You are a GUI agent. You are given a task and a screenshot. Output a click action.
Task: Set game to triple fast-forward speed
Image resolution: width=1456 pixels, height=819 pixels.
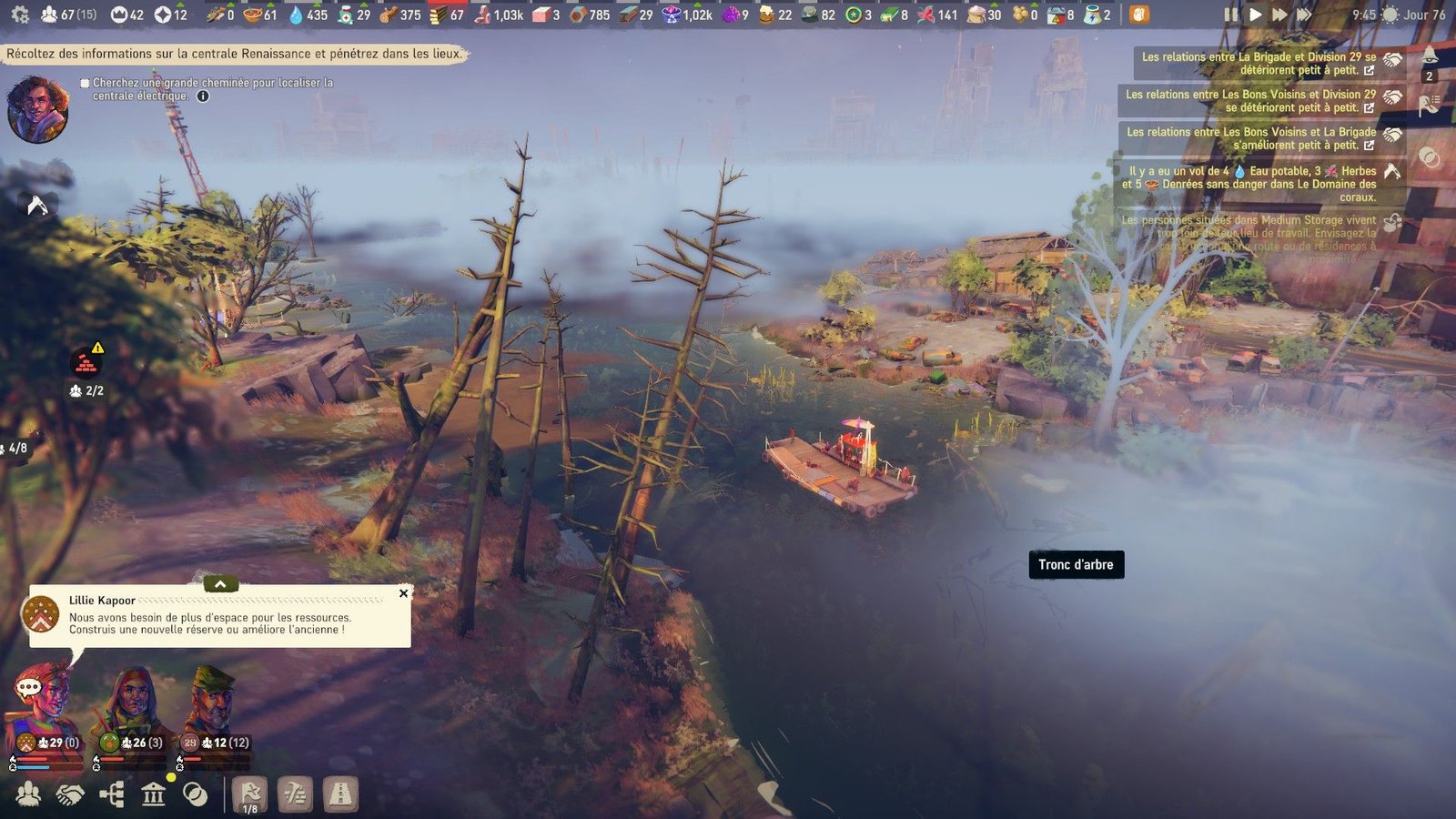coord(1305,15)
